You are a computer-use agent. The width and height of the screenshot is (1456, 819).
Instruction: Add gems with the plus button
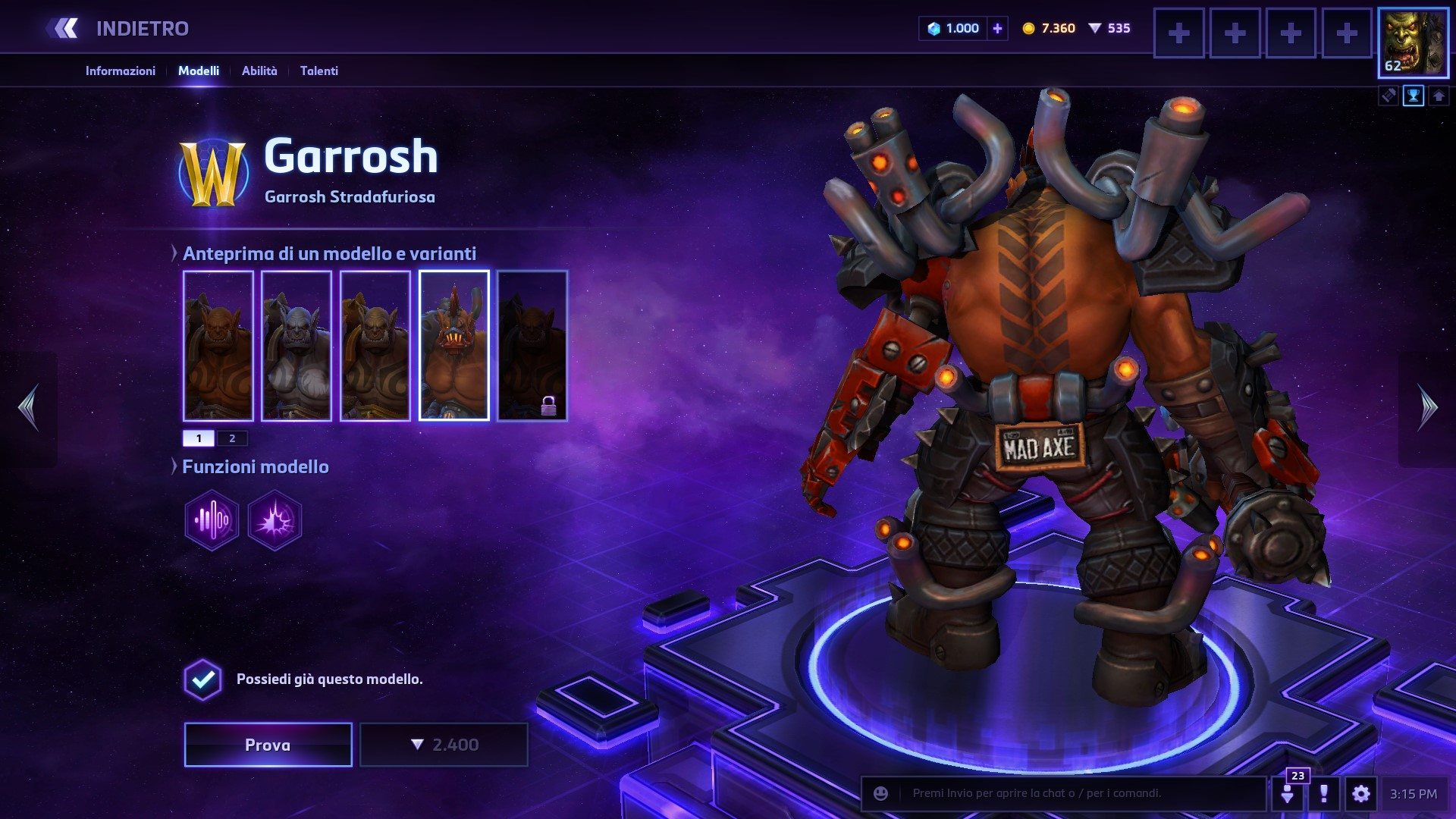(x=997, y=29)
